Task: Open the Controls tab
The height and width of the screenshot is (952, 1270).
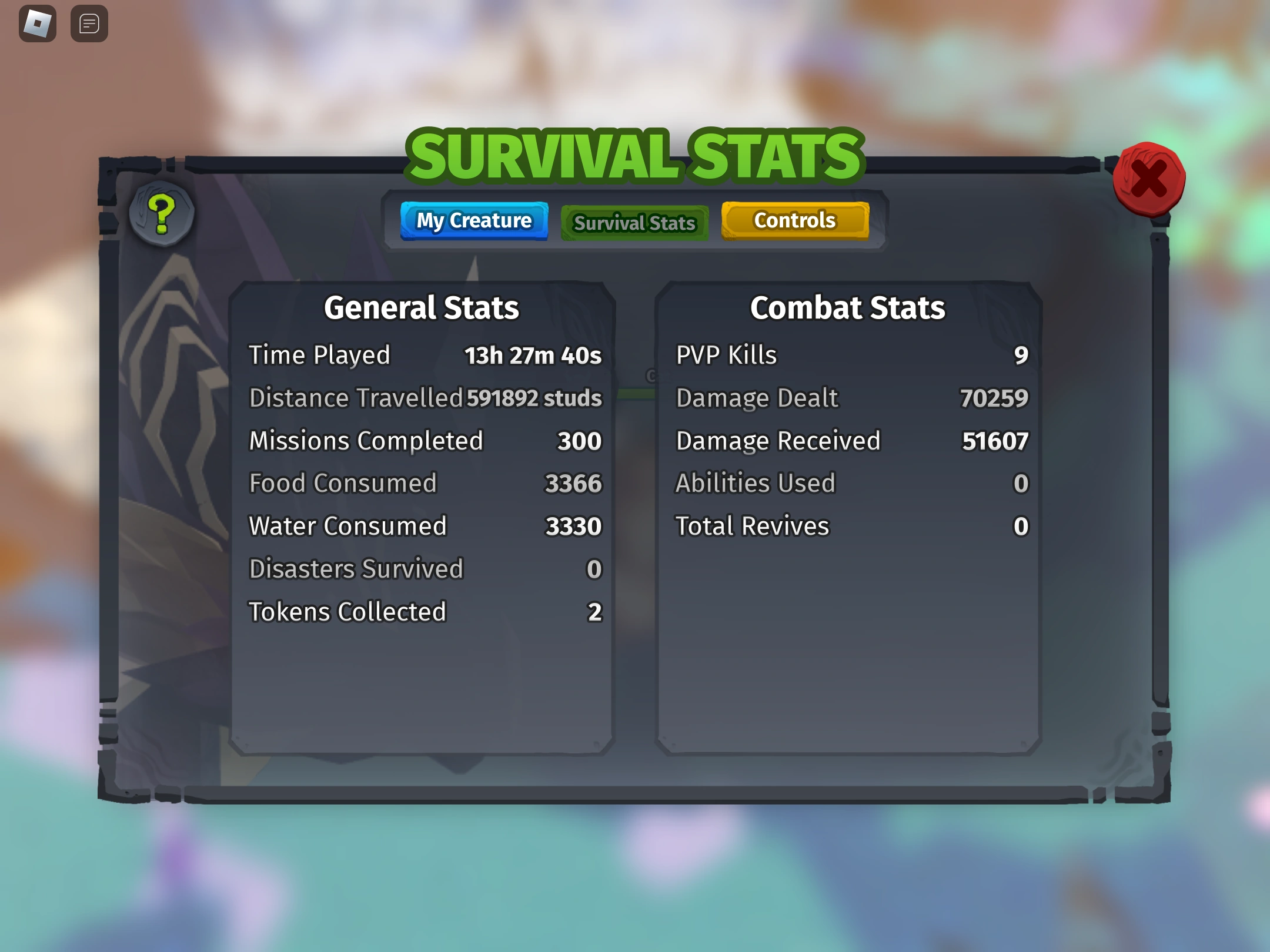Action: (795, 220)
